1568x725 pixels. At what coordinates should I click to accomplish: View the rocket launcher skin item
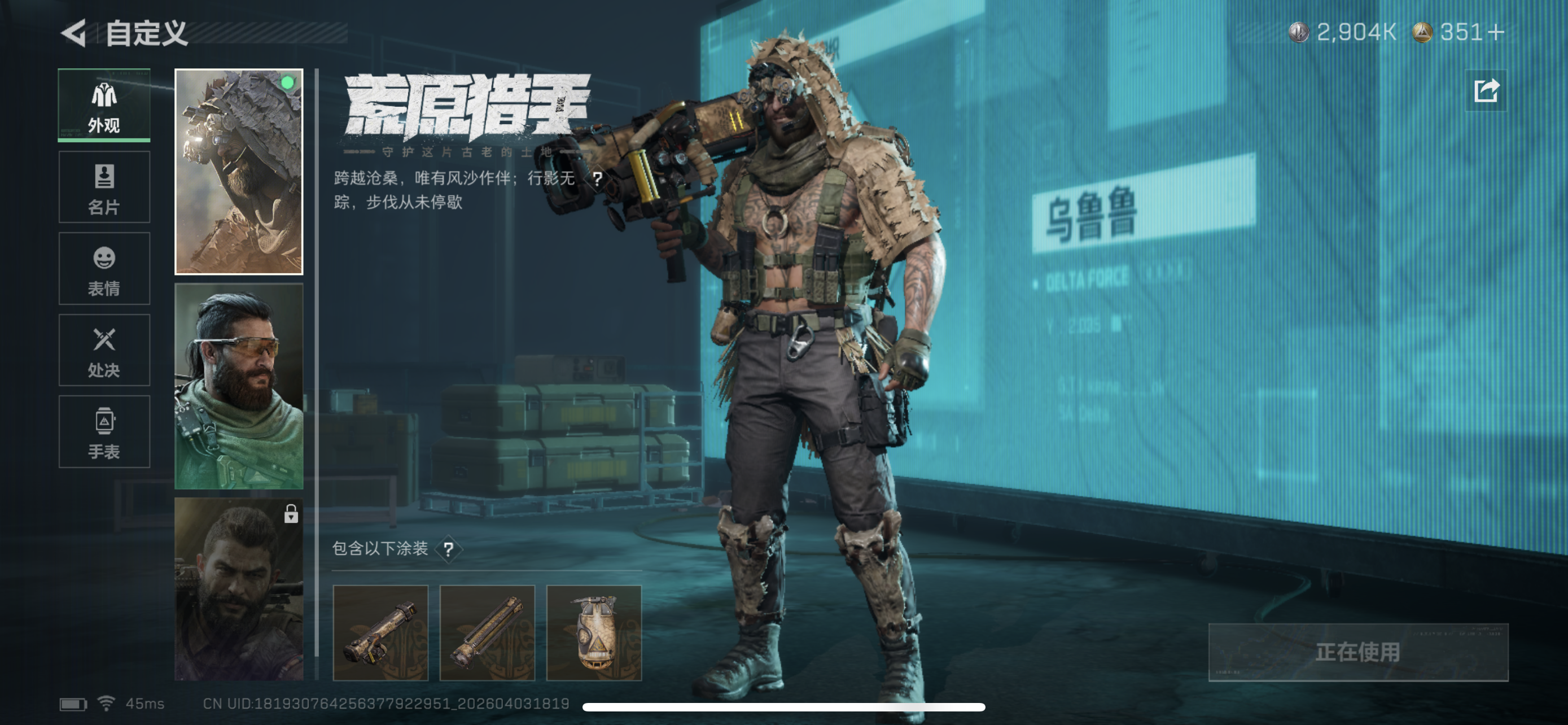point(380,633)
